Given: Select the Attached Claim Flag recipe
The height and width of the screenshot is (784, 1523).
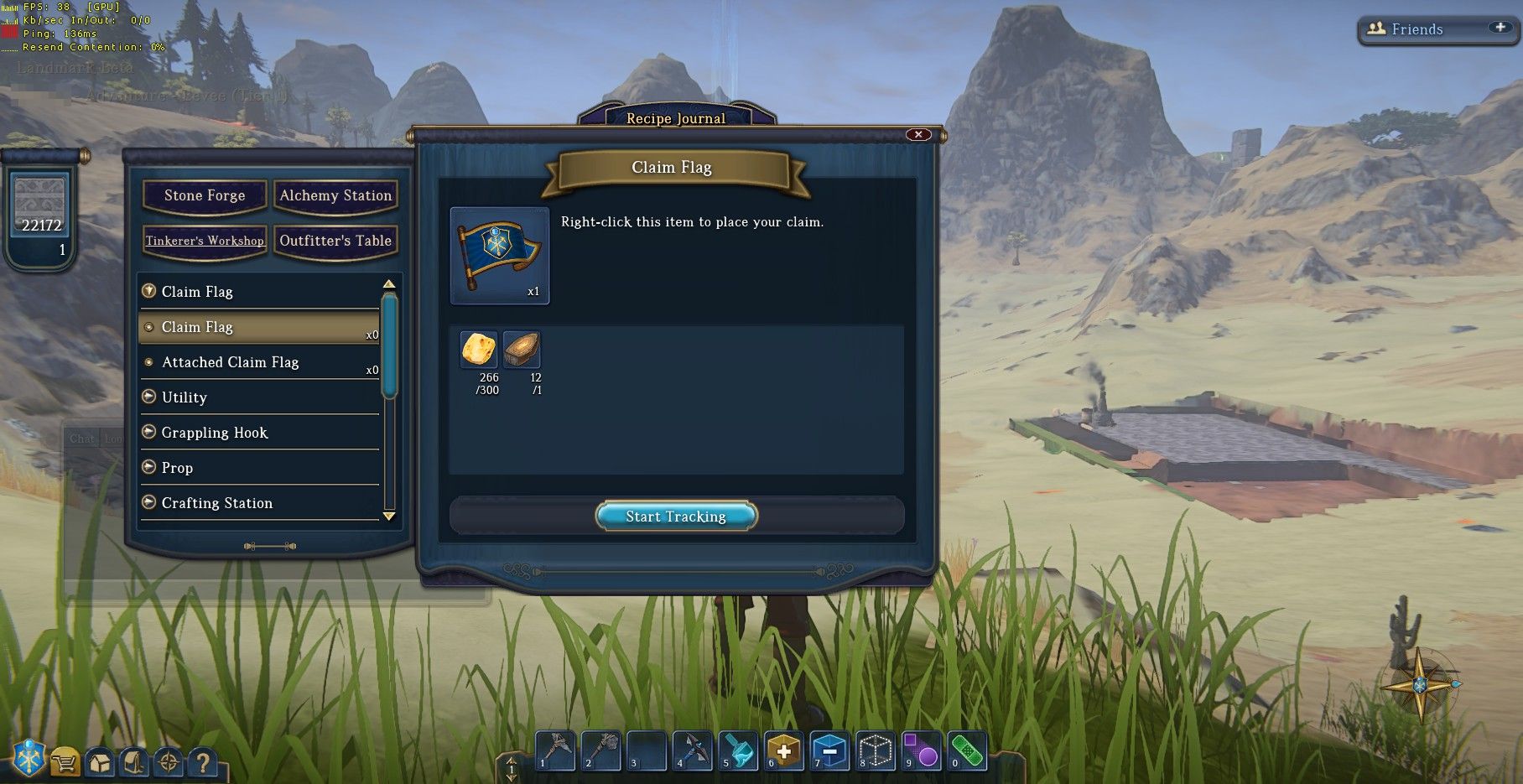Looking at the screenshot, I should 230,362.
